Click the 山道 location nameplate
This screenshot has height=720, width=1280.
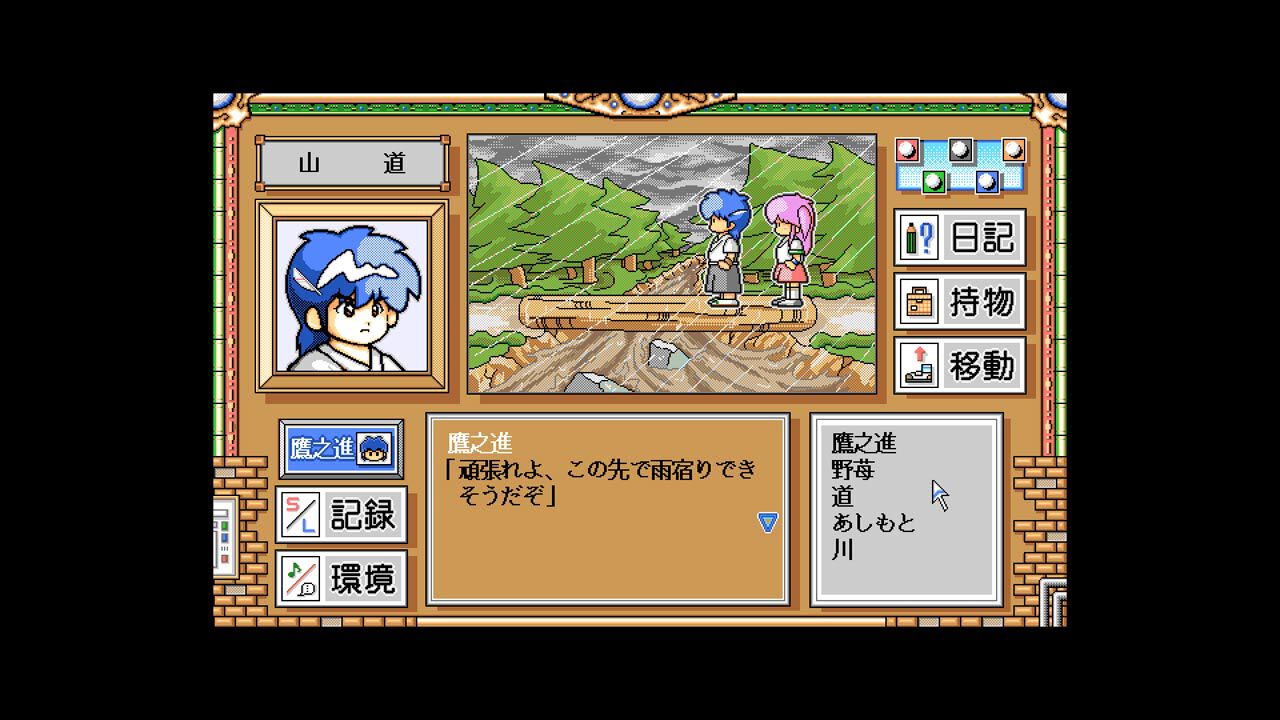351,161
